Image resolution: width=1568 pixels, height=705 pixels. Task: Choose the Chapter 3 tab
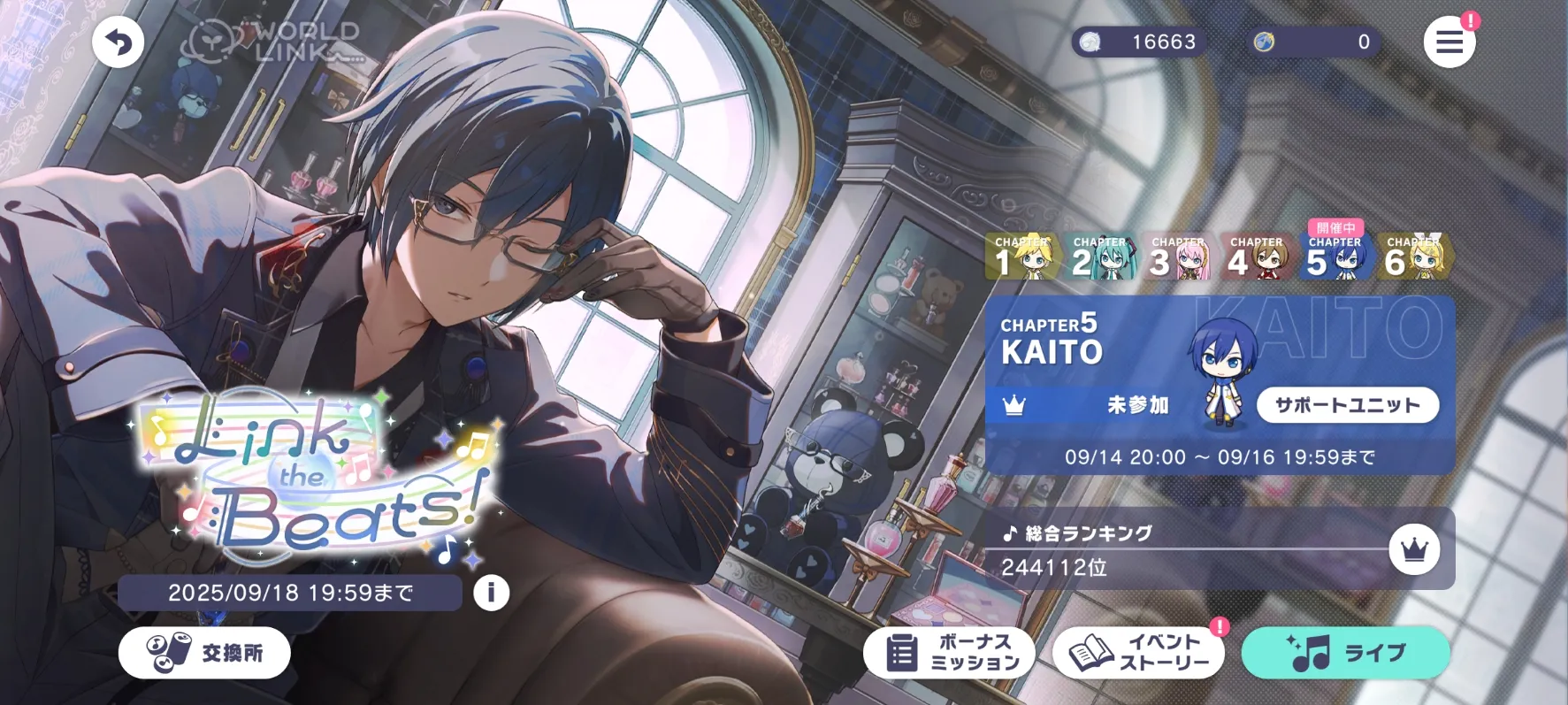point(1178,257)
